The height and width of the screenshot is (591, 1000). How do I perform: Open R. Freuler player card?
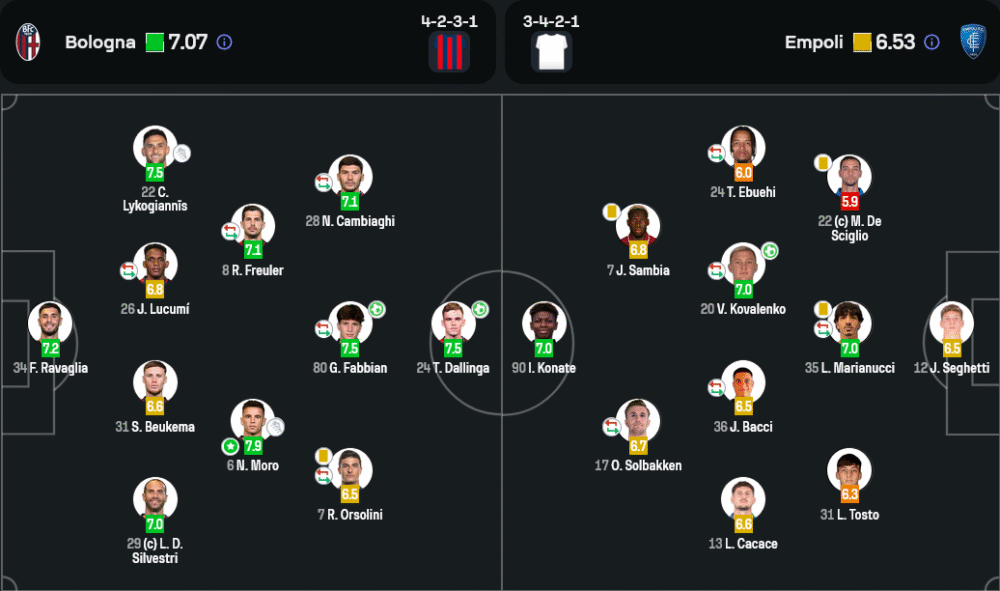click(x=253, y=226)
